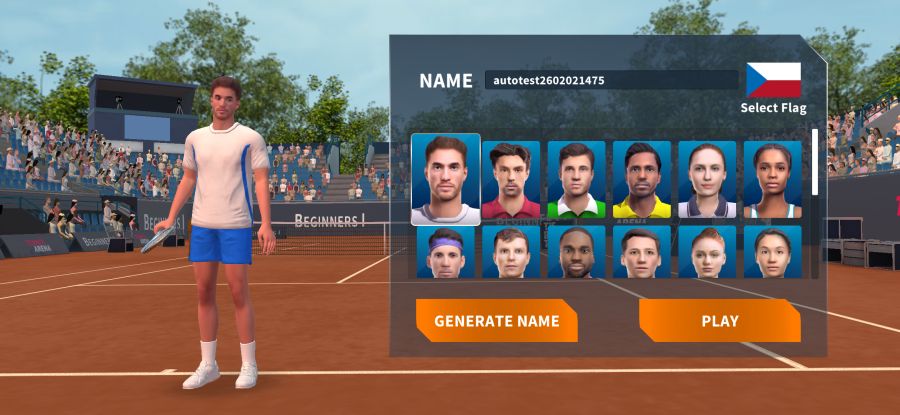This screenshot has height=415, width=900.
Task: Choose the avatar wearing a red shirt
Action: (511, 180)
